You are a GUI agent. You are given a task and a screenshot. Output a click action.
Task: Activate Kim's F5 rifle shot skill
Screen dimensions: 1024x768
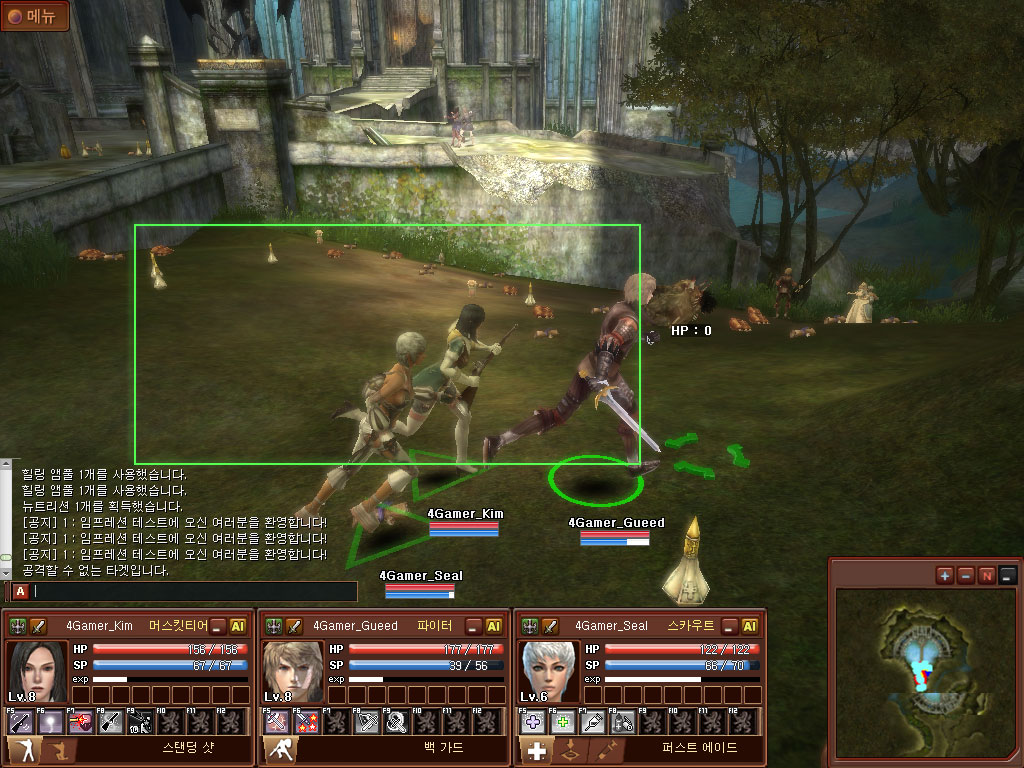(21, 721)
